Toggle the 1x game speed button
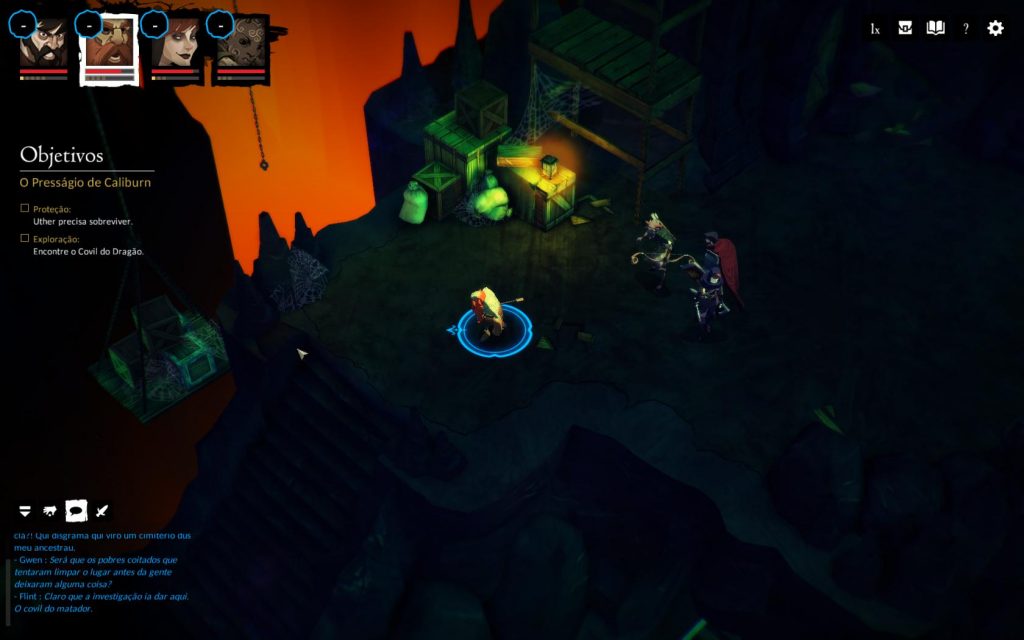This screenshot has height=640, width=1024. (875, 29)
